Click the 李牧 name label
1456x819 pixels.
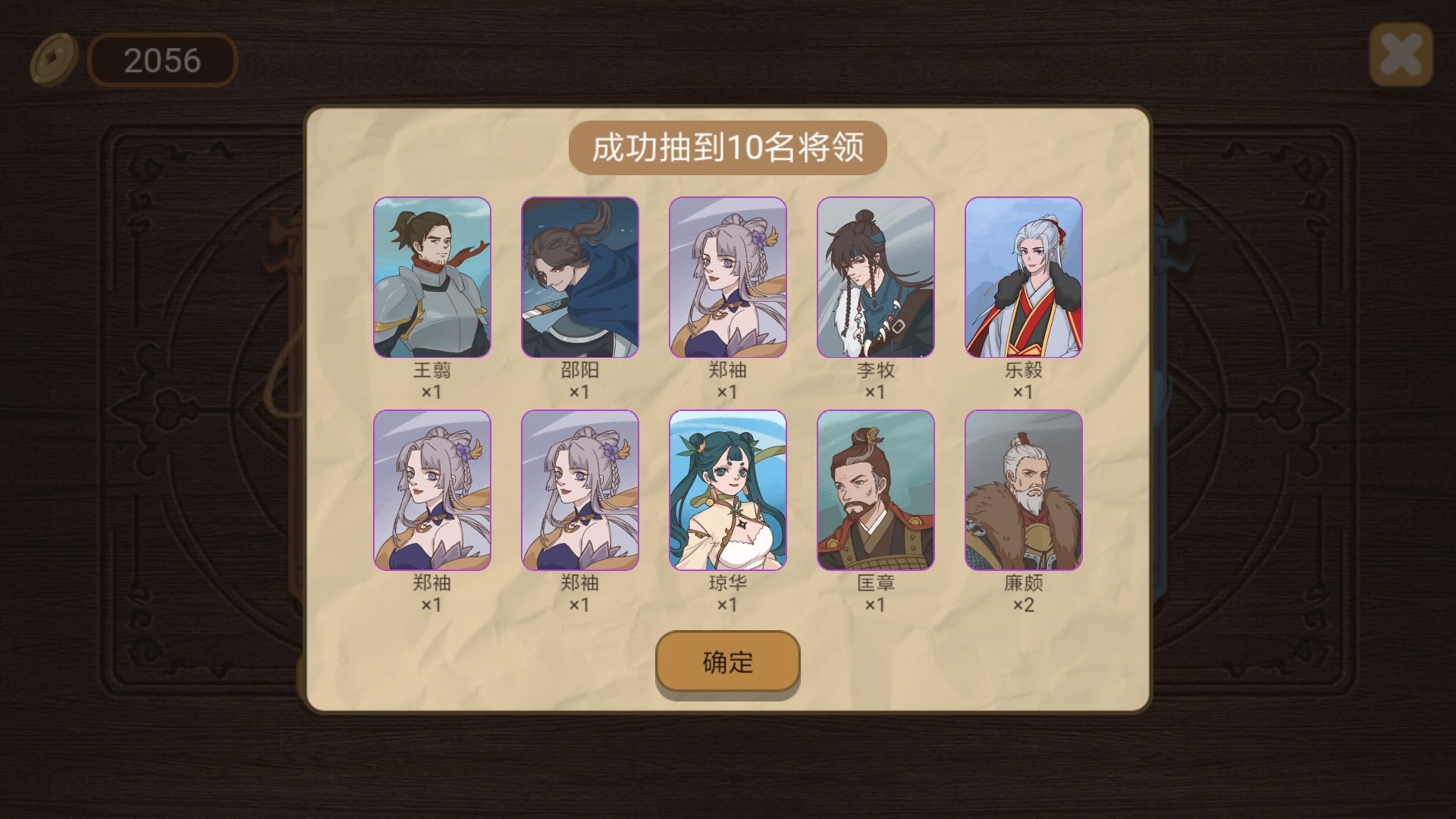coord(876,372)
